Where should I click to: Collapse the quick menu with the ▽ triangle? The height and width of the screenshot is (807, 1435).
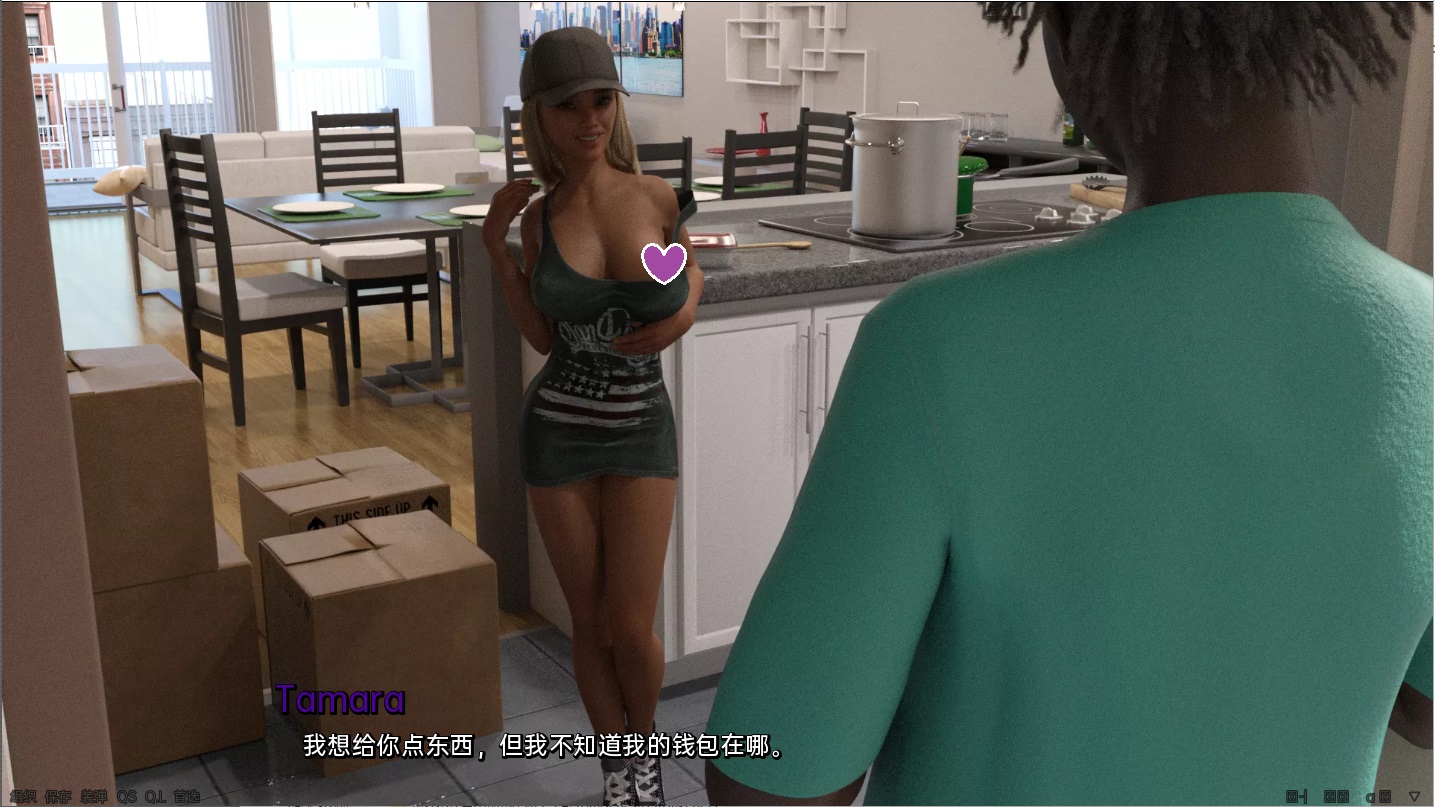point(1414,795)
